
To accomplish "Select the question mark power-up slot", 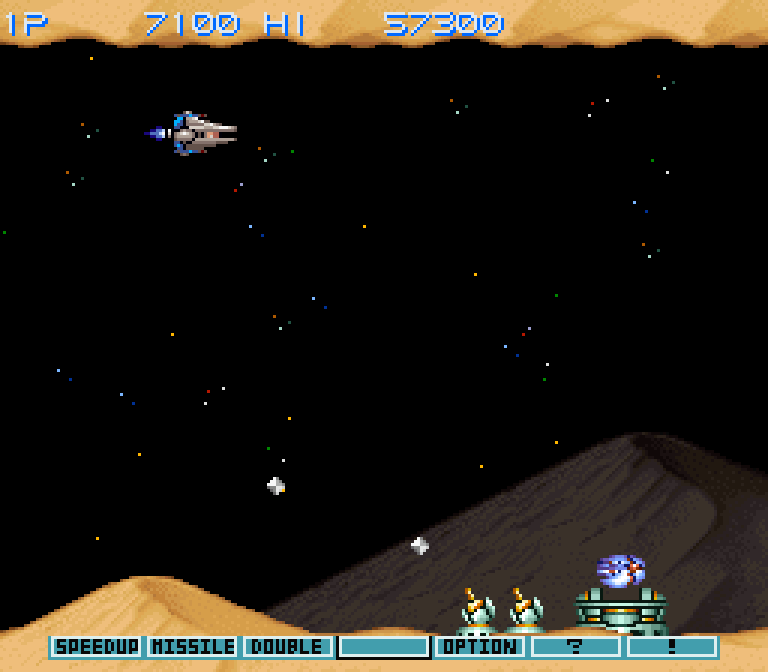I will pyautogui.click(x=576, y=647).
